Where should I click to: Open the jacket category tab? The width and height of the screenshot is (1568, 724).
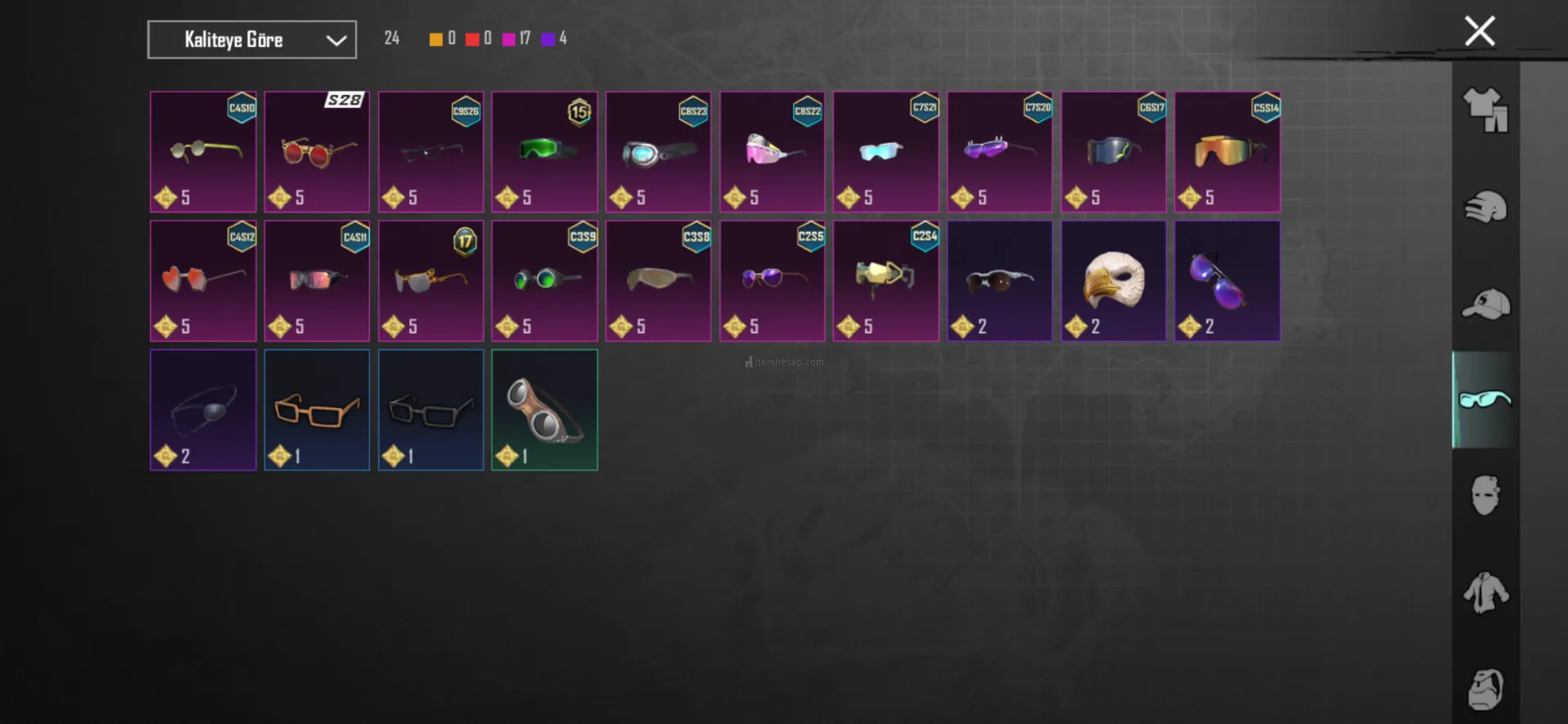[x=1485, y=592]
